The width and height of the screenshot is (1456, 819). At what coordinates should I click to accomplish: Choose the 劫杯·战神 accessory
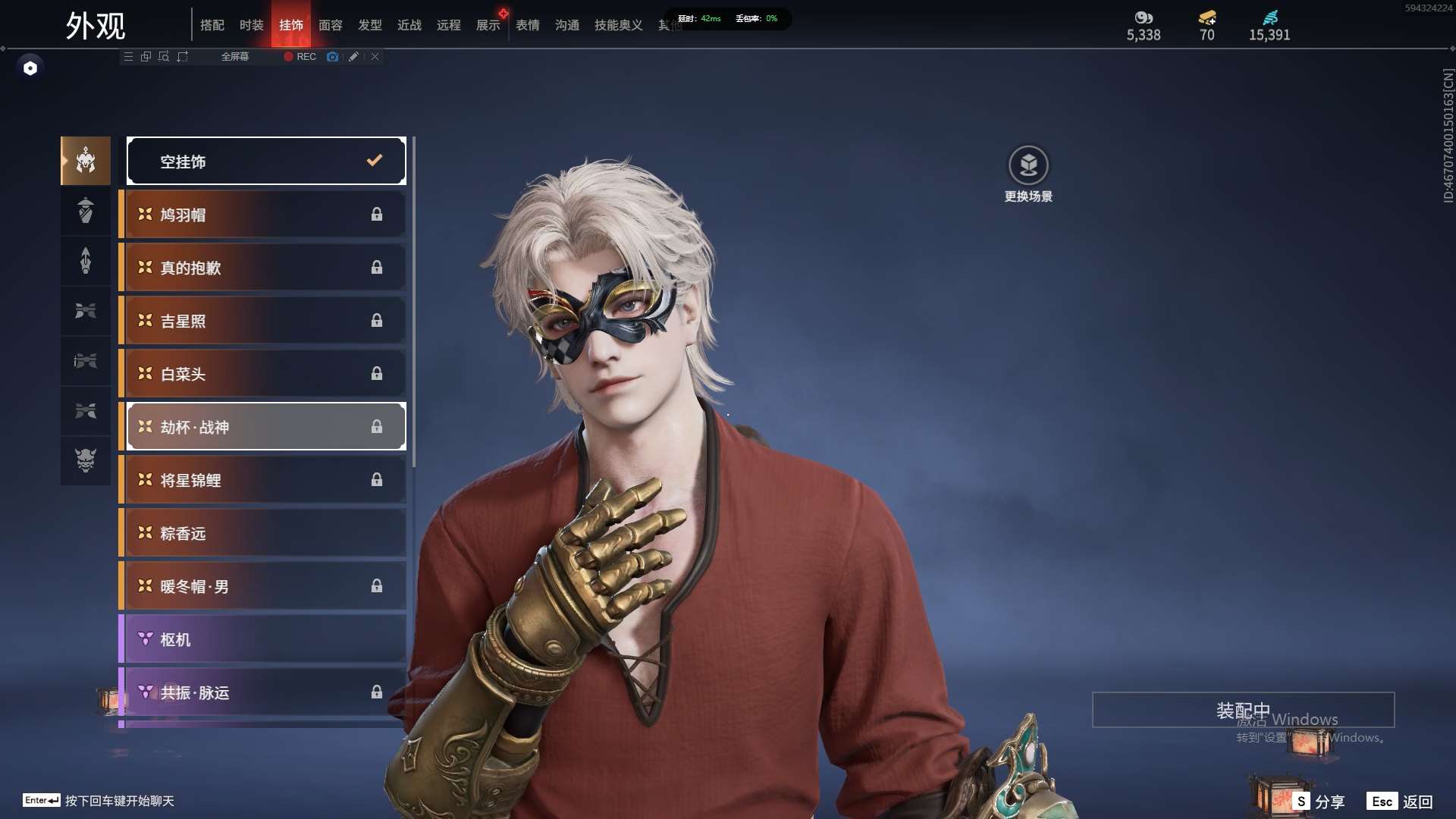pyautogui.click(x=266, y=427)
